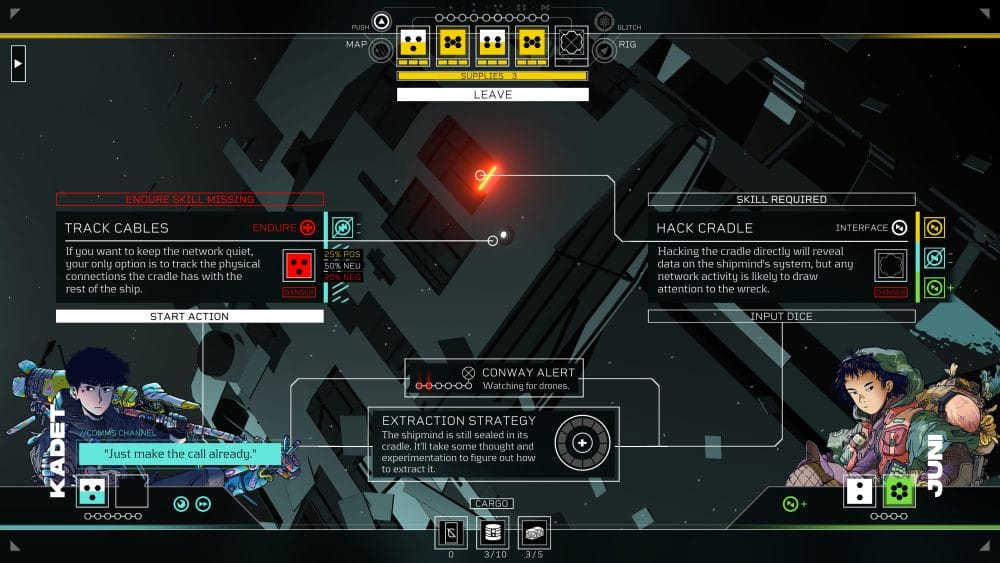Select the three-pip die in the top tray
Screen dimensions: 1000x563
(414, 43)
